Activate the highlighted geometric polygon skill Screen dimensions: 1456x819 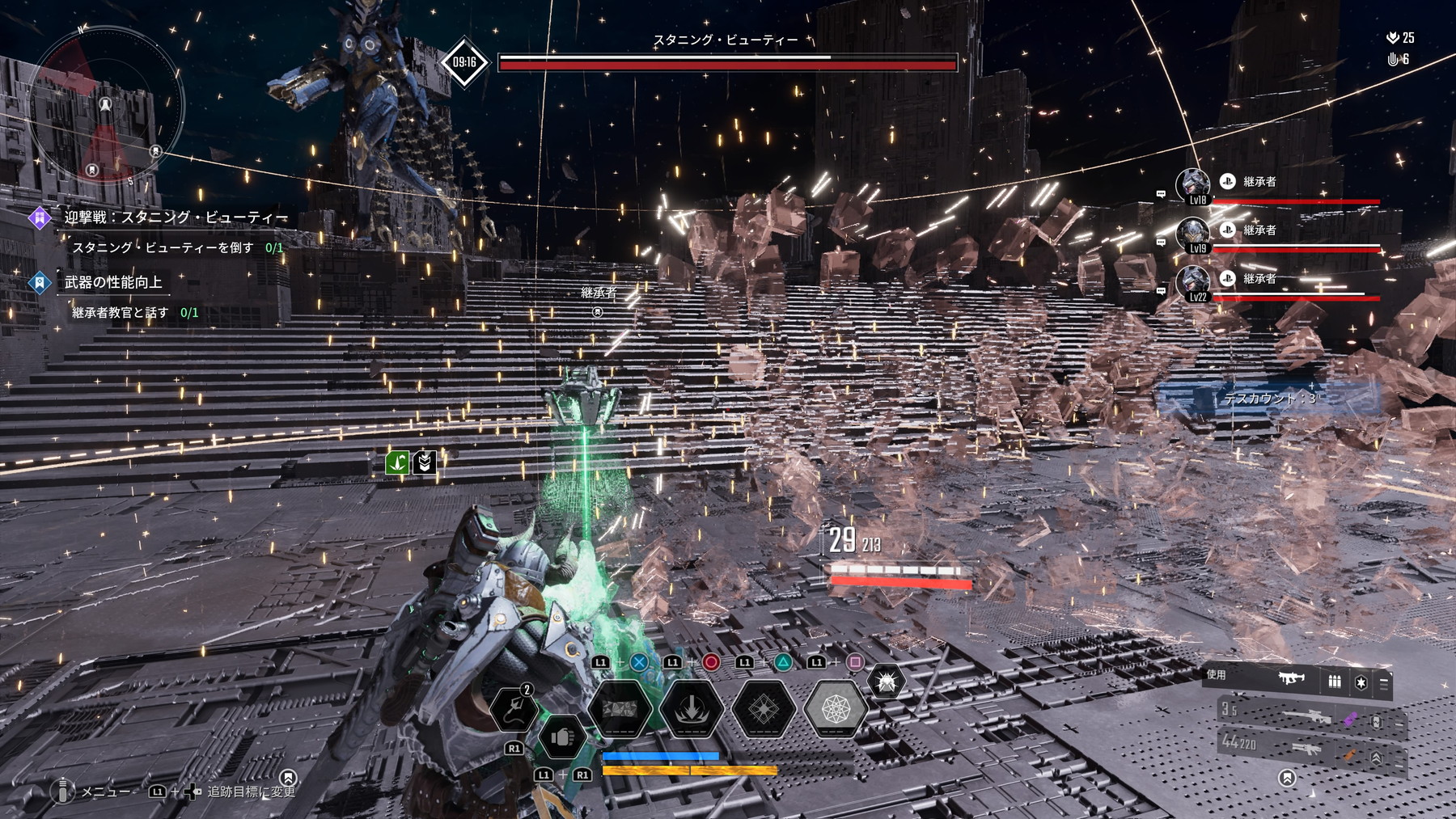click(836, 709)
